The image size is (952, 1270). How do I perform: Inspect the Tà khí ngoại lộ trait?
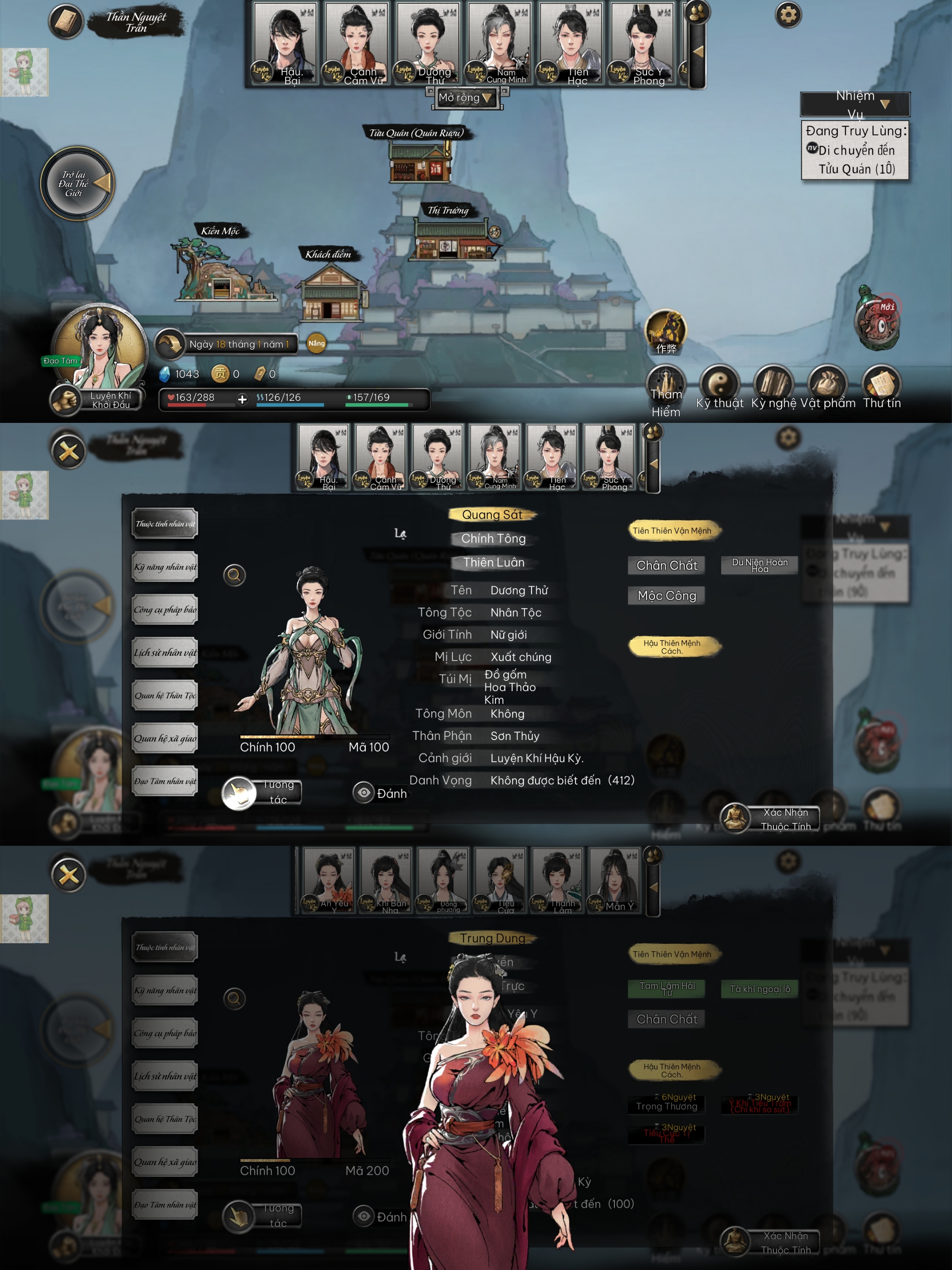point(759,989)
